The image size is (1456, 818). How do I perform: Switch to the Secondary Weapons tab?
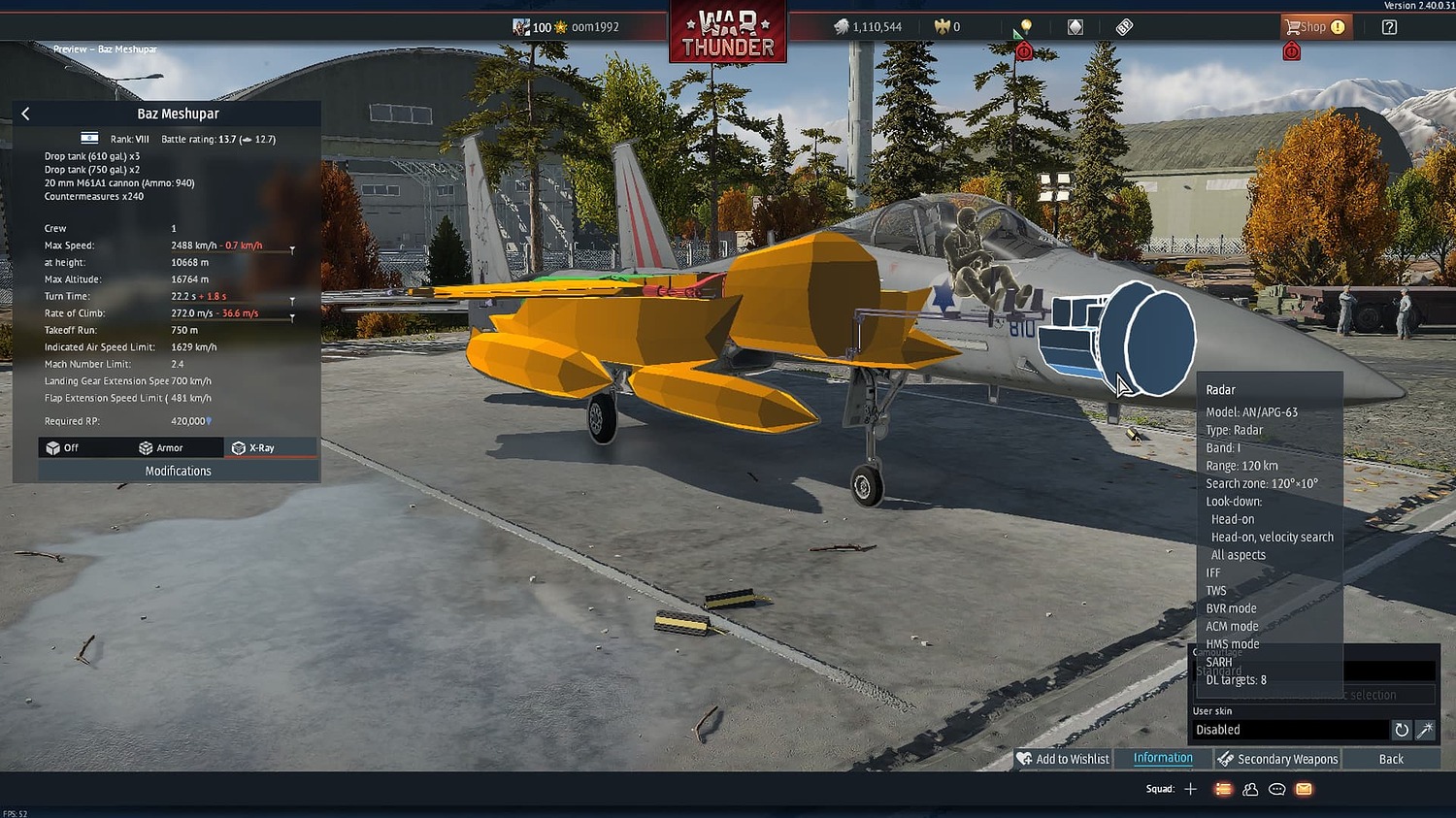[x=1283, y=758]
